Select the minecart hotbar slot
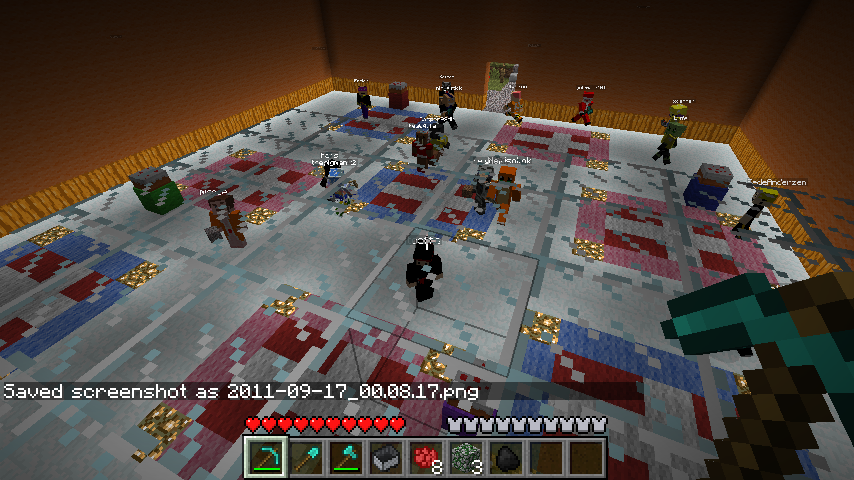 [386, 458]
